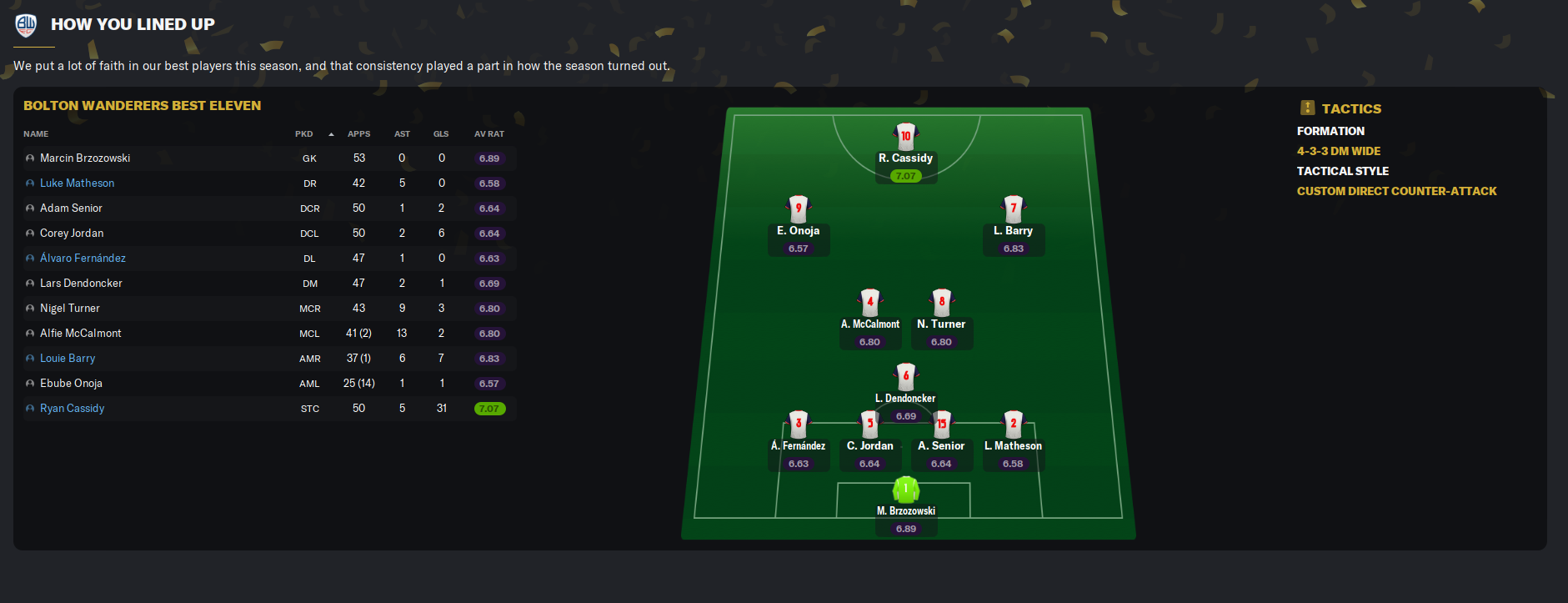Sort table by PKD column
This screenshot has height=603, width=1568.
click(304, 134)
